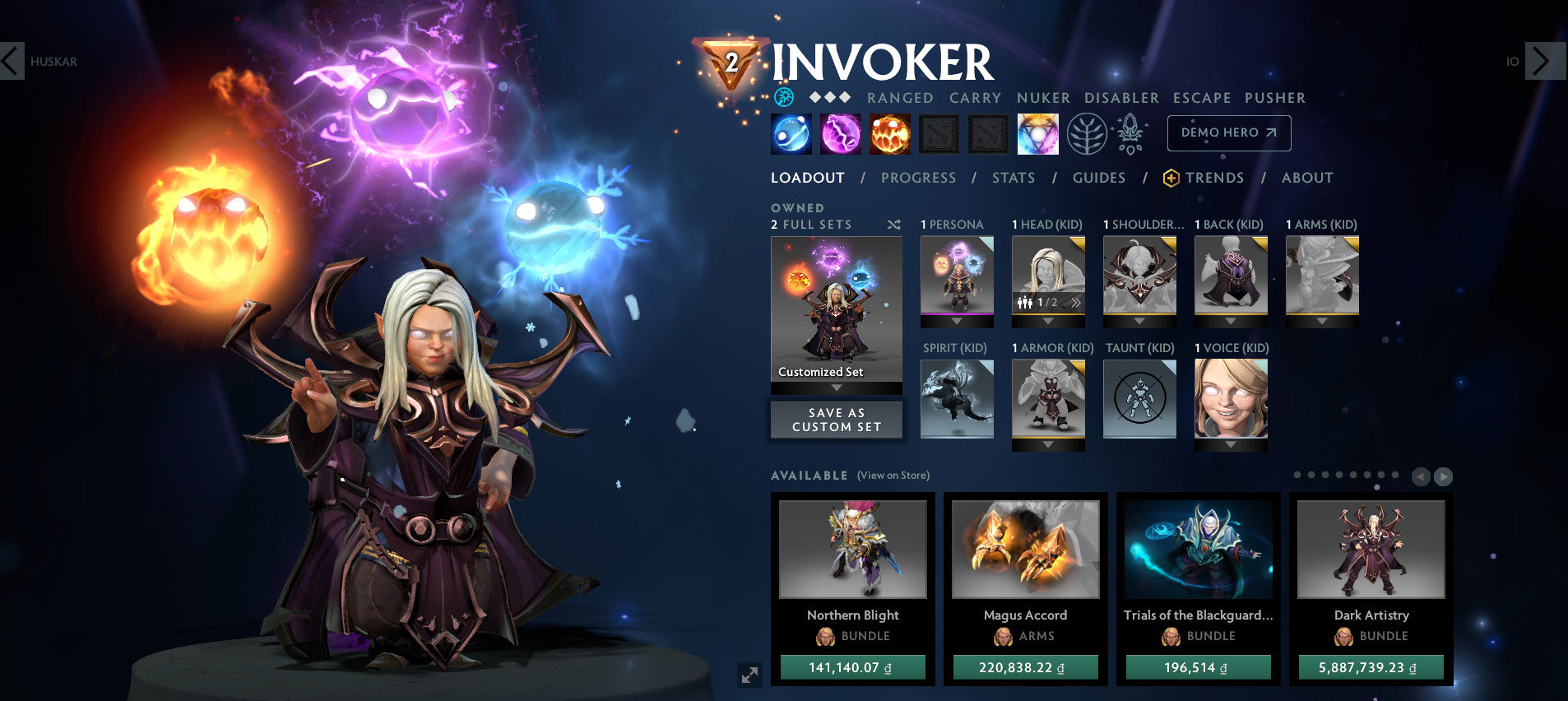Select the Quas ability icon
This screenshot has width=1568, height=701.
791,133
